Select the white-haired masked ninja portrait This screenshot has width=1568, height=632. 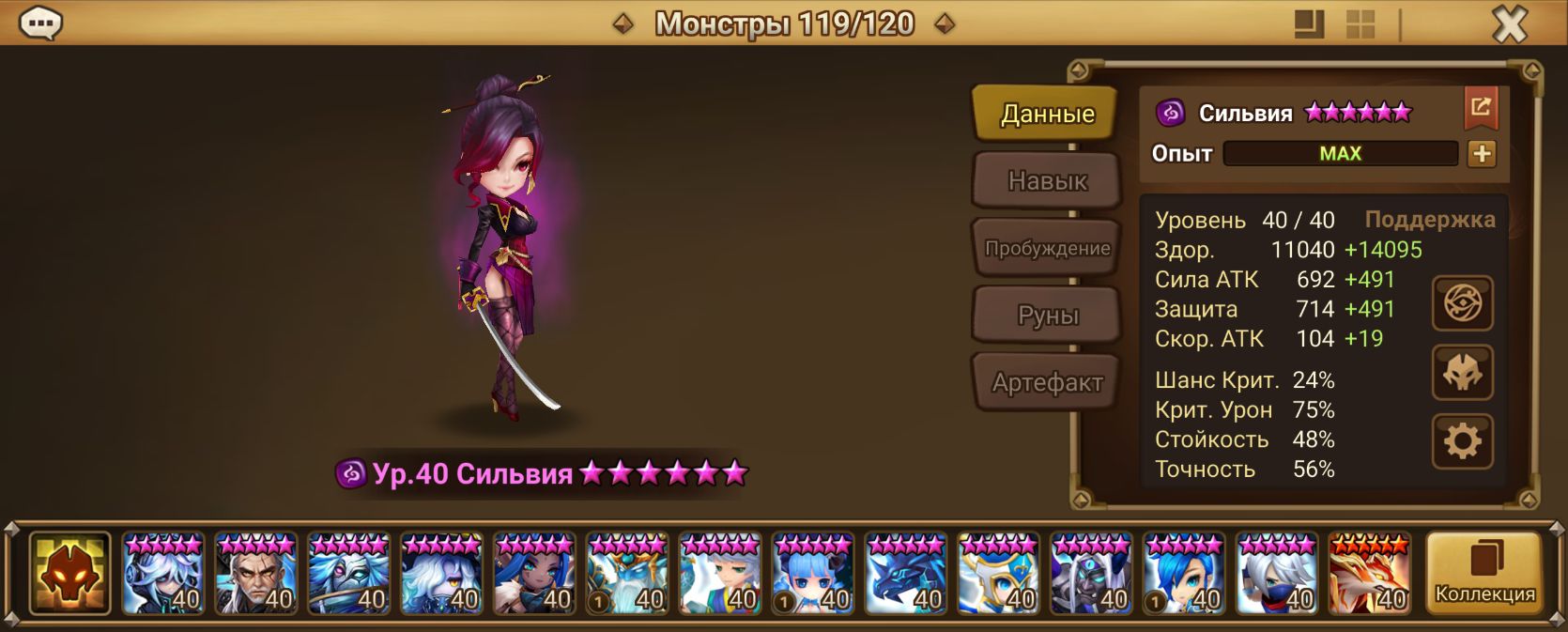1277,574
